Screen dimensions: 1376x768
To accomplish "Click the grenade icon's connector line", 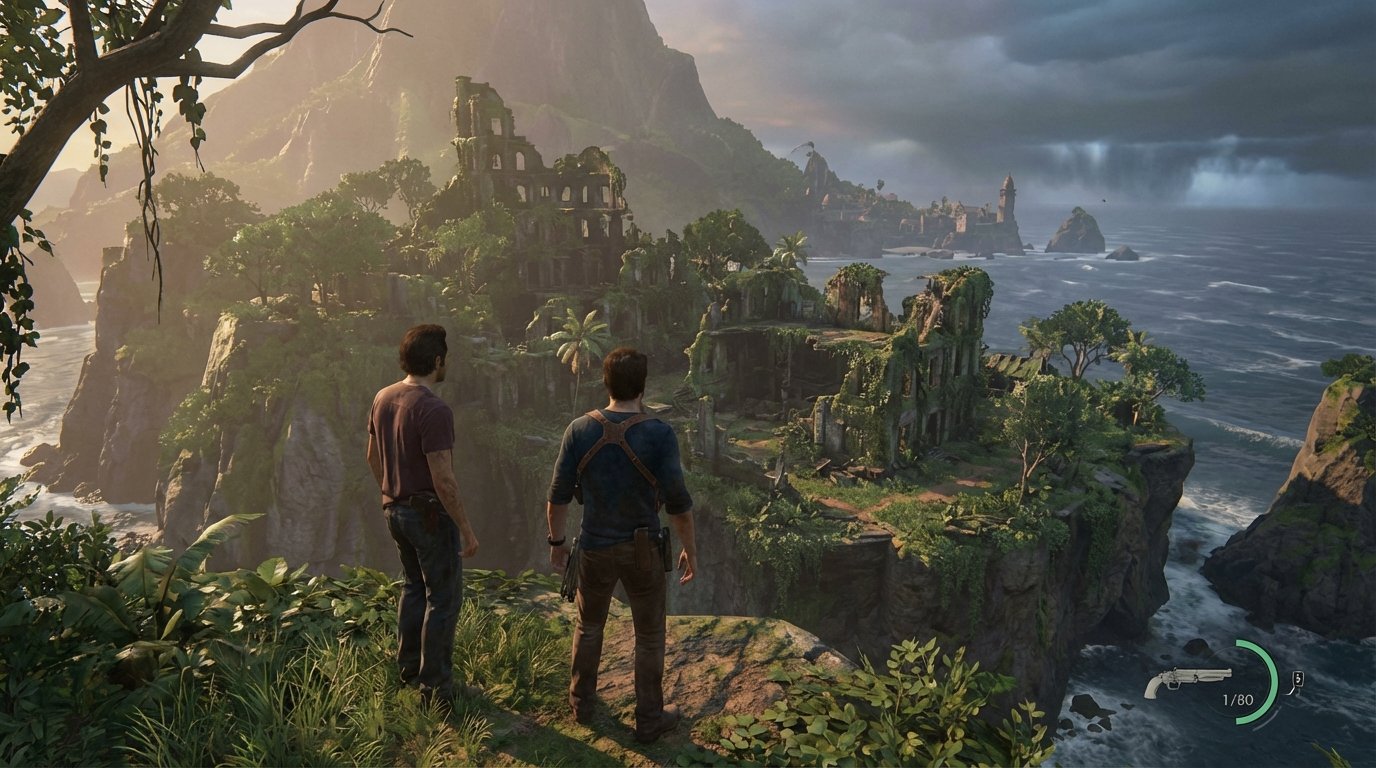I will (x=1290, y=692).
